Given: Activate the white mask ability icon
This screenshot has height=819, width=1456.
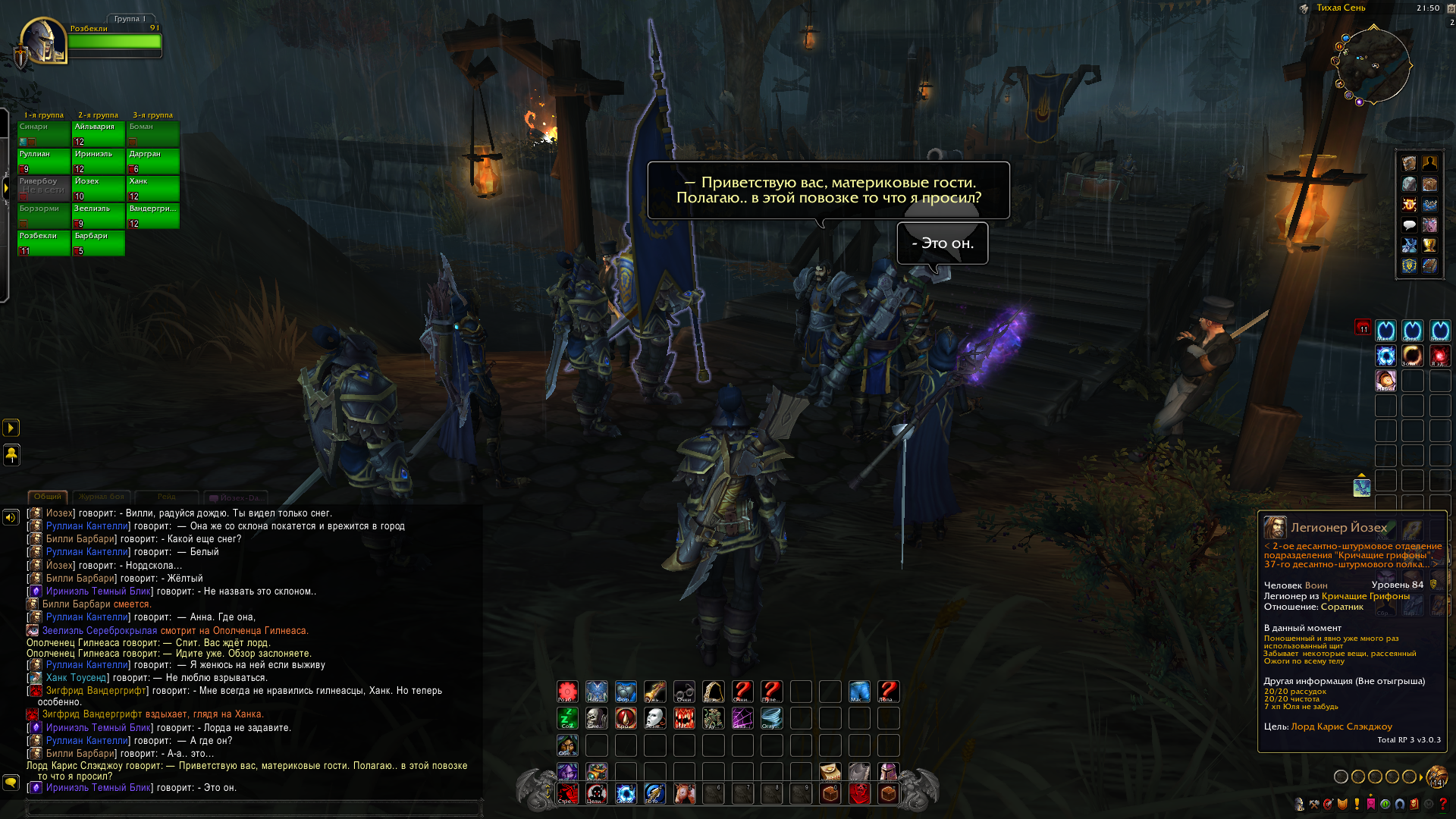Looking at the screenshot, I should pyautogui.click(x=654, y=717).
